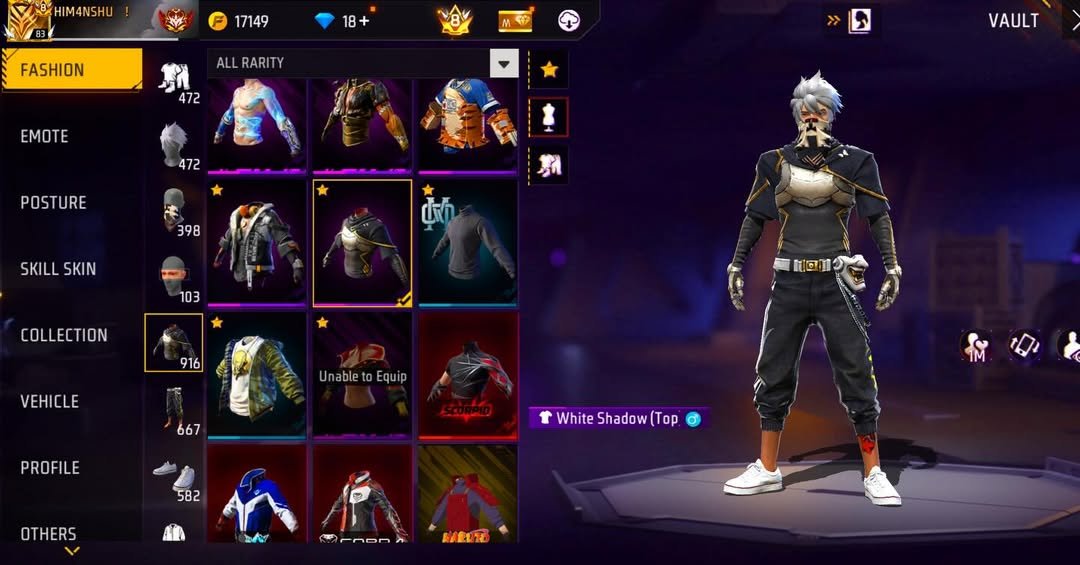Screen dimensions: 1080x565
Task: Close the Vault screen
Action: tap(1073, 21)
